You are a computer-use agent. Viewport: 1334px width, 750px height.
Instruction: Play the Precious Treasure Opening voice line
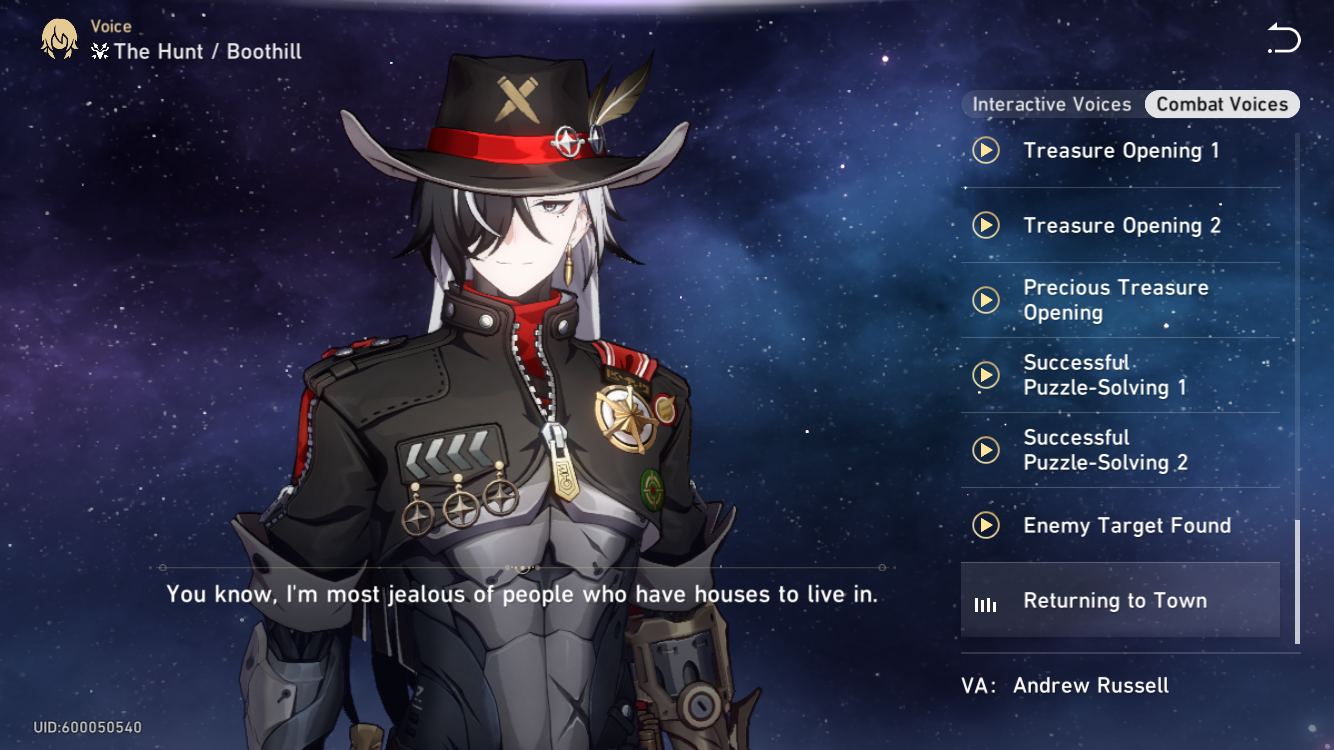(986, 300)
